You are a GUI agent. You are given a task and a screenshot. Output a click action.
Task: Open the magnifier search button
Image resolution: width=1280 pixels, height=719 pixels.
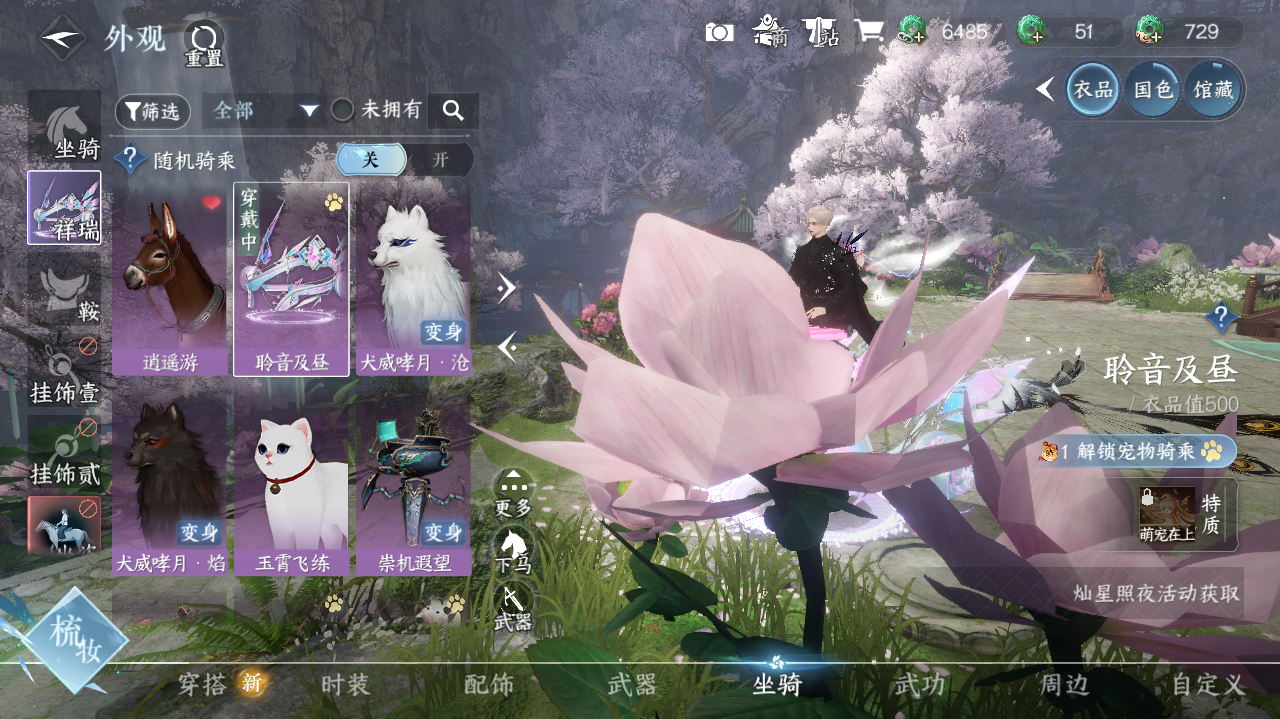(x=453, y=111)
